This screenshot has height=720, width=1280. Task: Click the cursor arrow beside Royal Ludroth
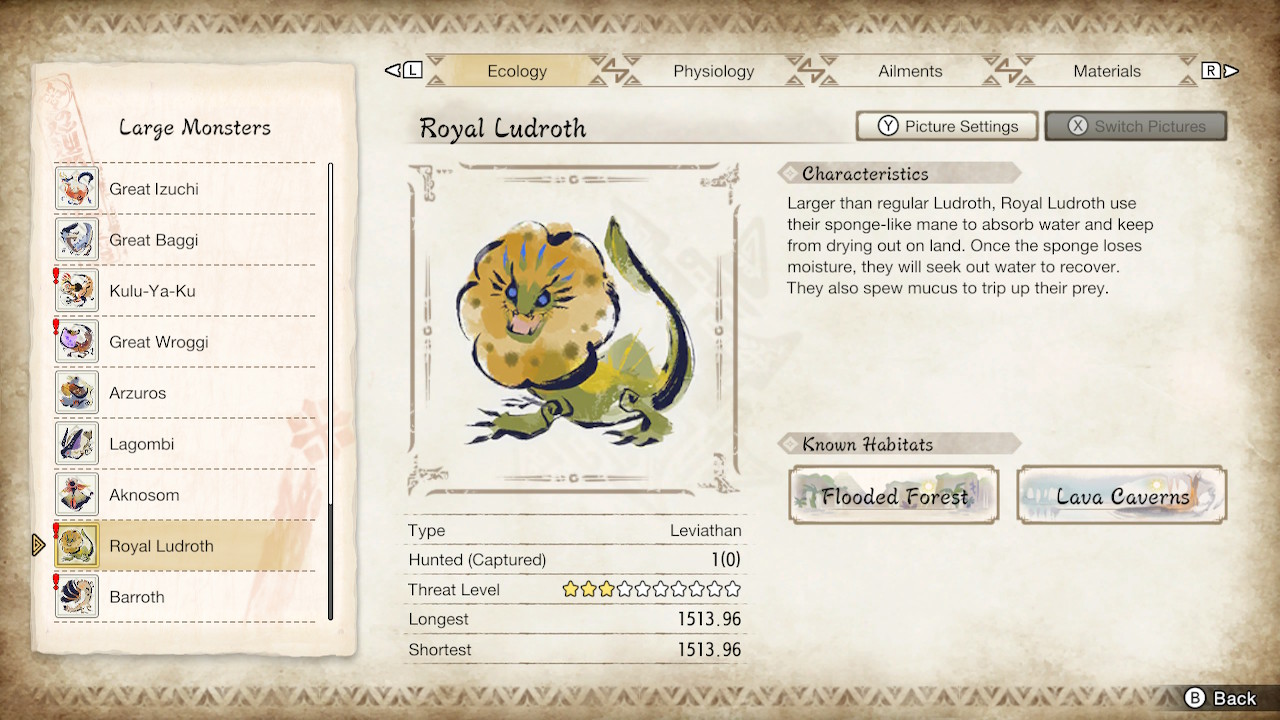coord(37,545)
